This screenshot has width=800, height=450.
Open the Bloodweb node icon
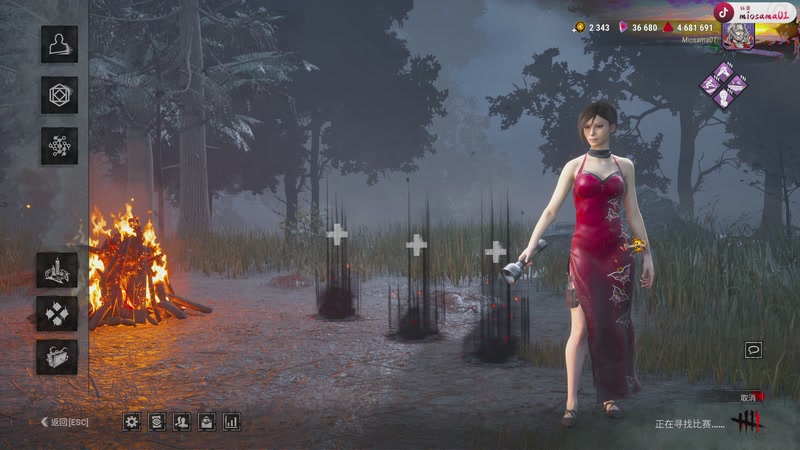click(59, 146)
